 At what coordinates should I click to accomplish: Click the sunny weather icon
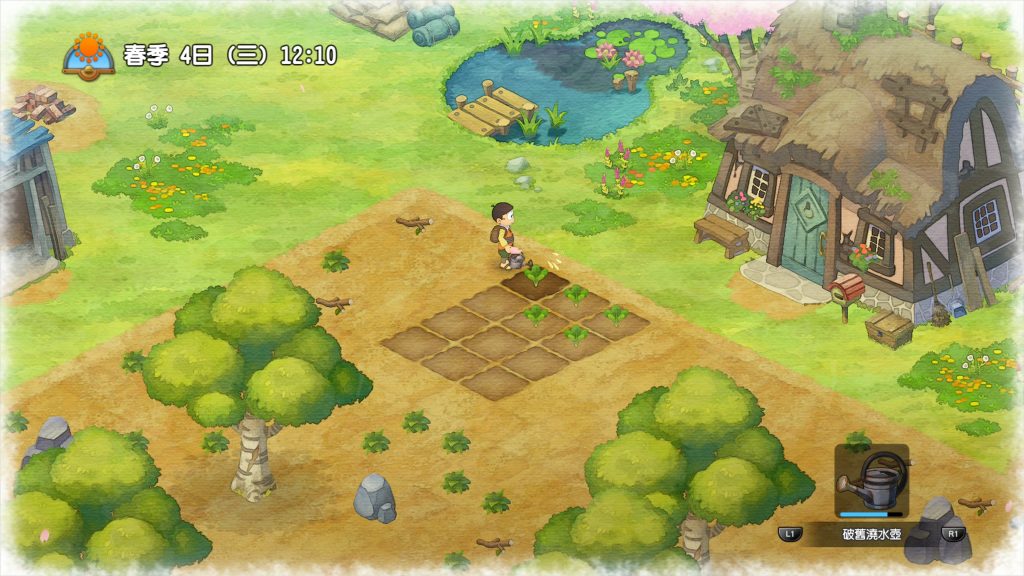pos(89,52)
